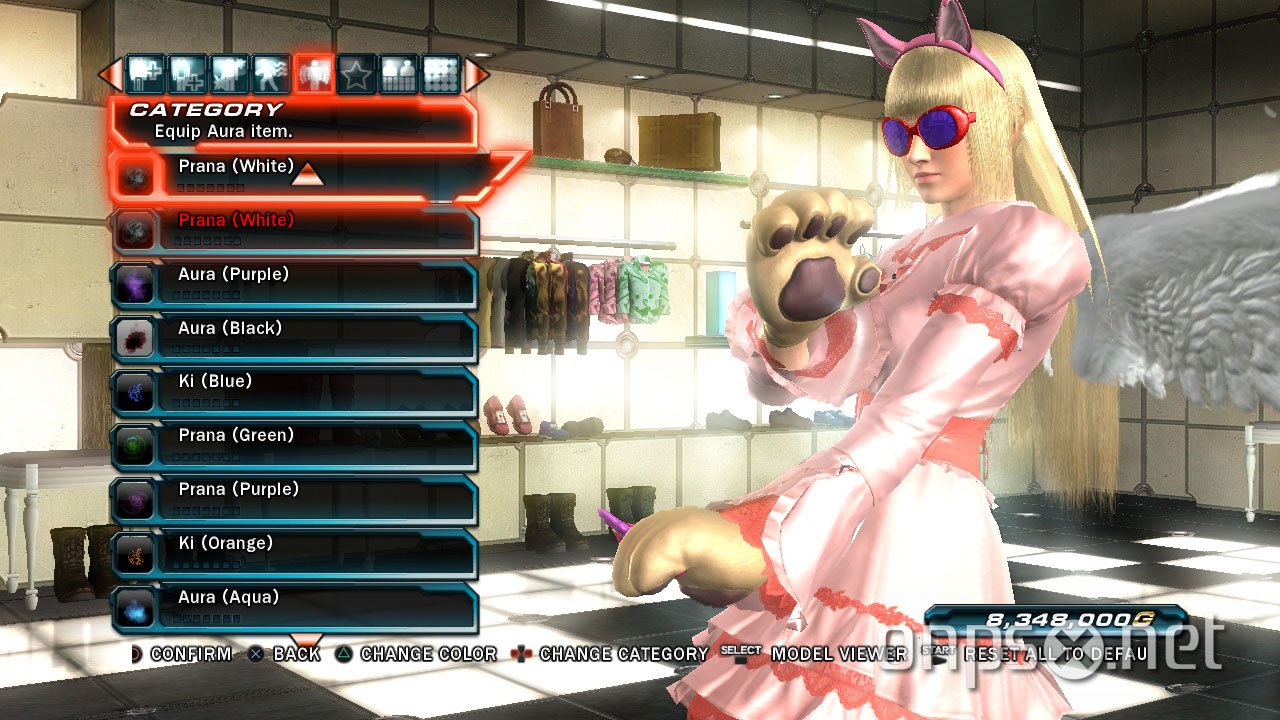Click the item grid category icon
Viewport: 1280px width, 720px height.
[x=443, y=72]
